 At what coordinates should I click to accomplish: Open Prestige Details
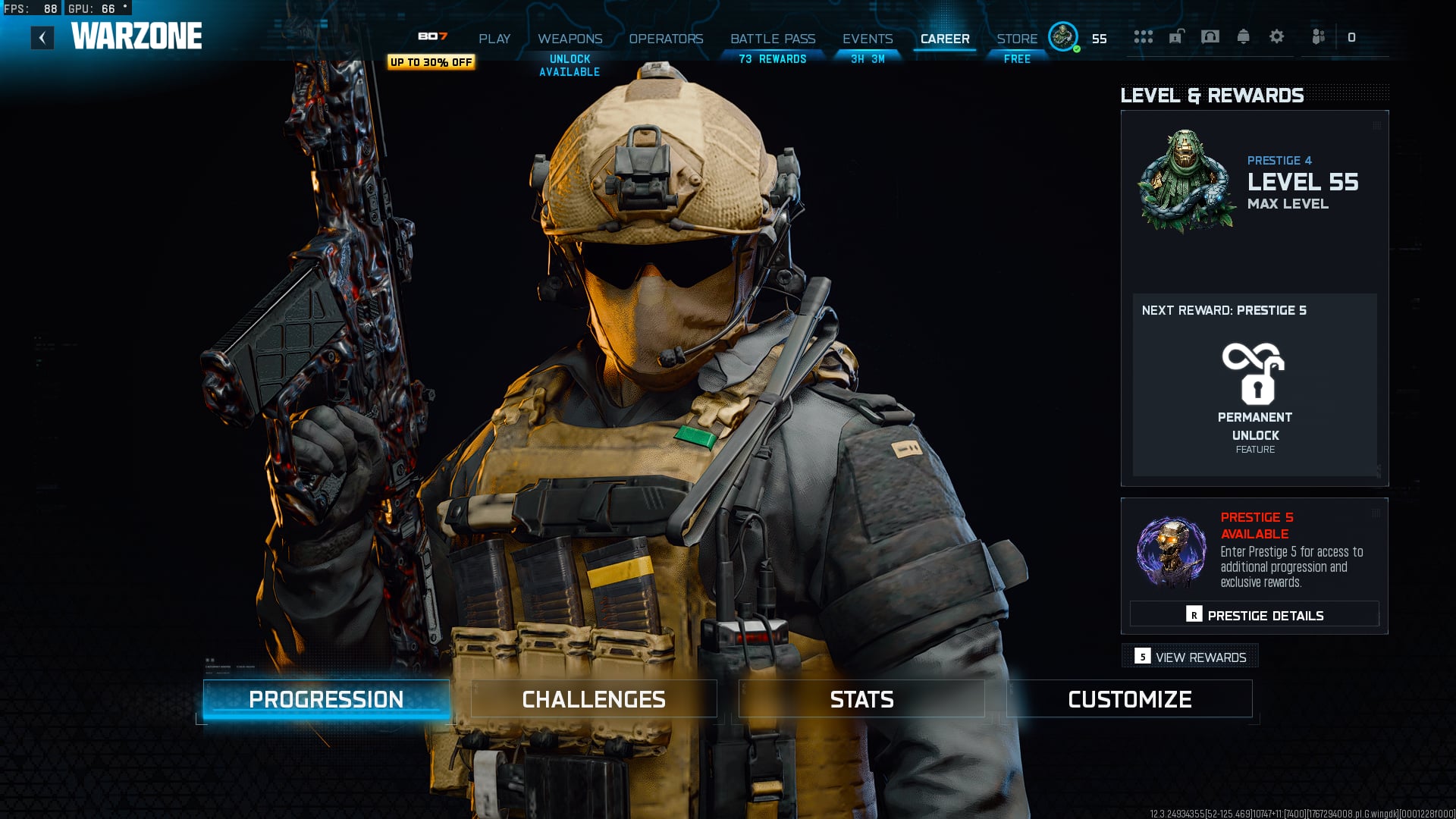pyautogui.click(x=1254, y=615)
